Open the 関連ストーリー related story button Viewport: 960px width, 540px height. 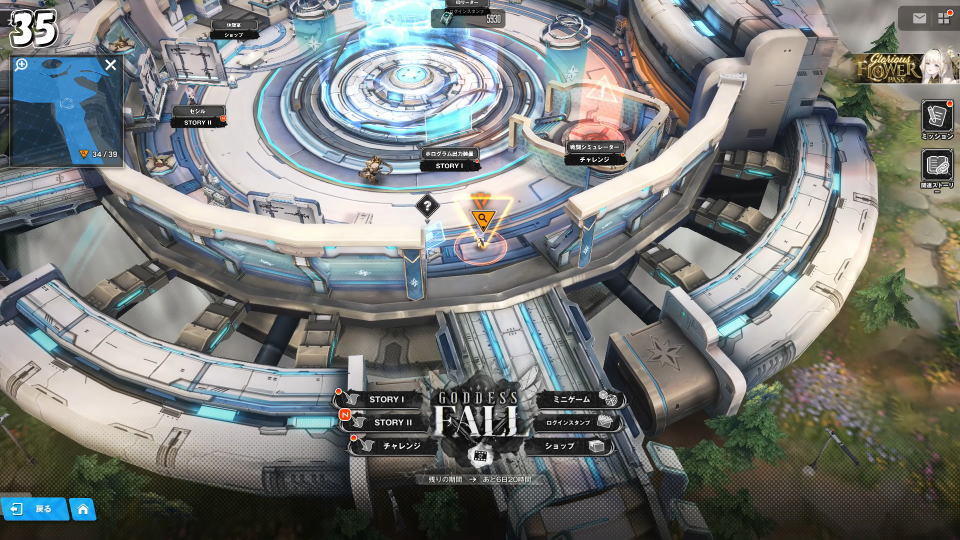936,167
